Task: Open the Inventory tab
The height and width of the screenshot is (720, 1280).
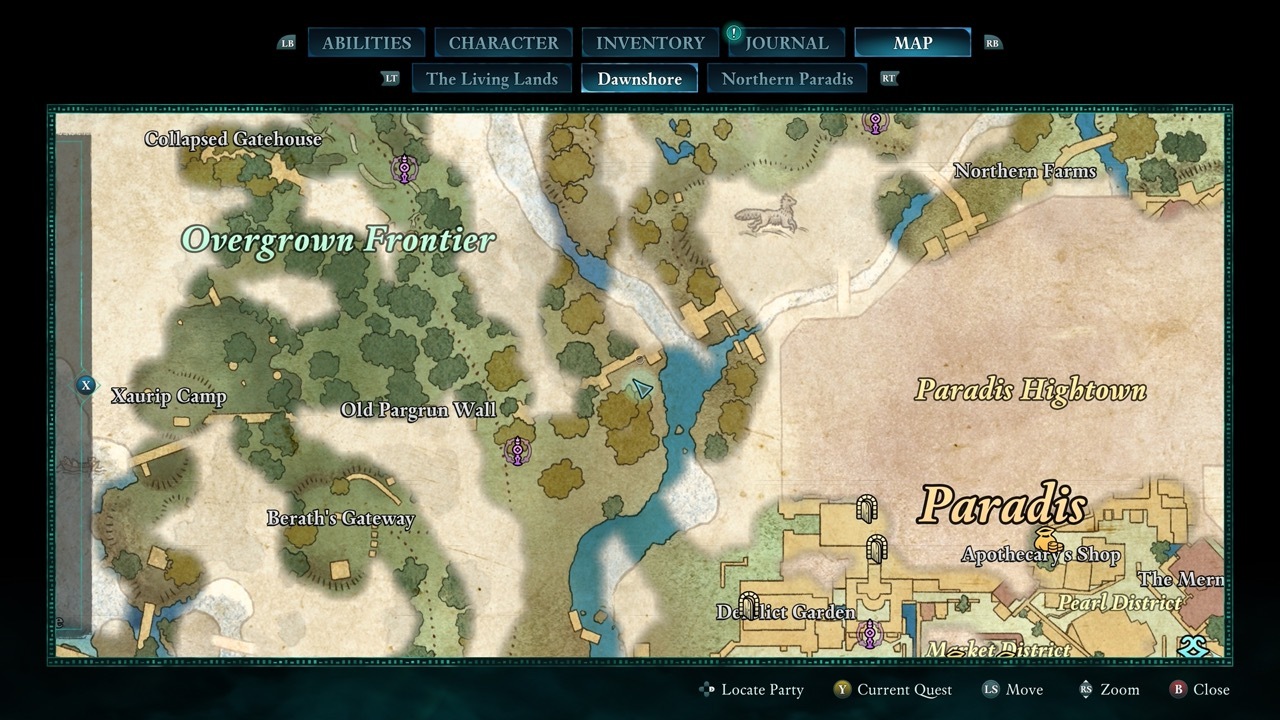Action: [x=650, y=43]
